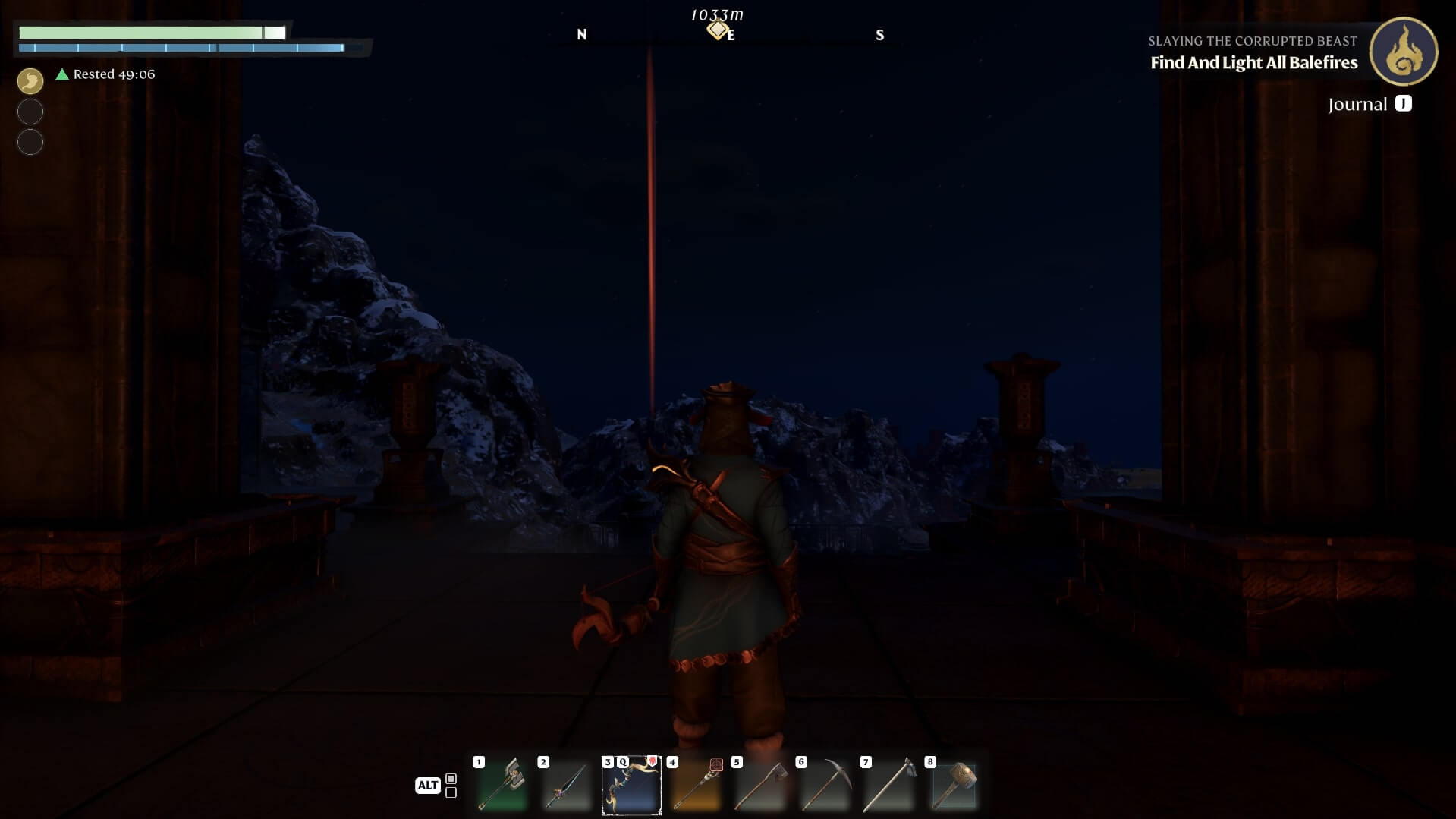Choose the staff in hotbar slot 4
Viewport: 1456px width, 819px height.
pos(696,786)
